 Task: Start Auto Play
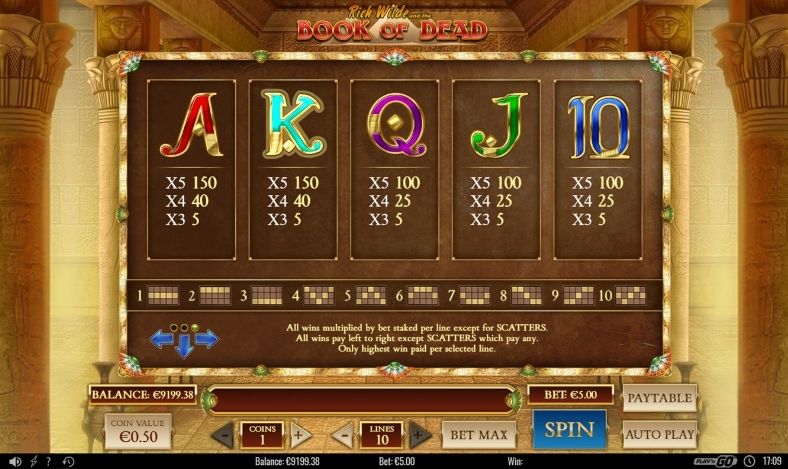pos(660,434)
